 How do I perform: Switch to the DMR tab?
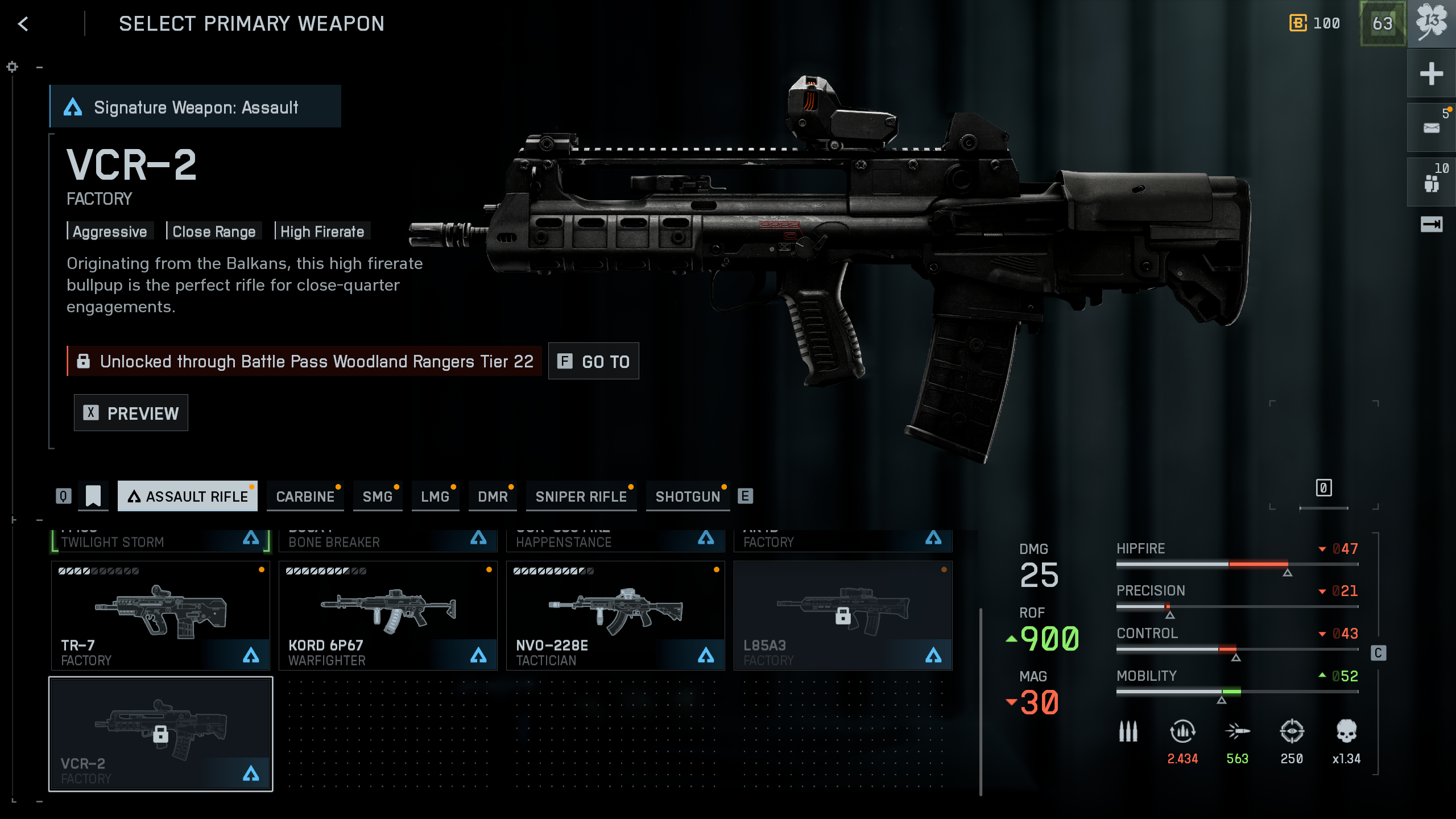[493, 497]
